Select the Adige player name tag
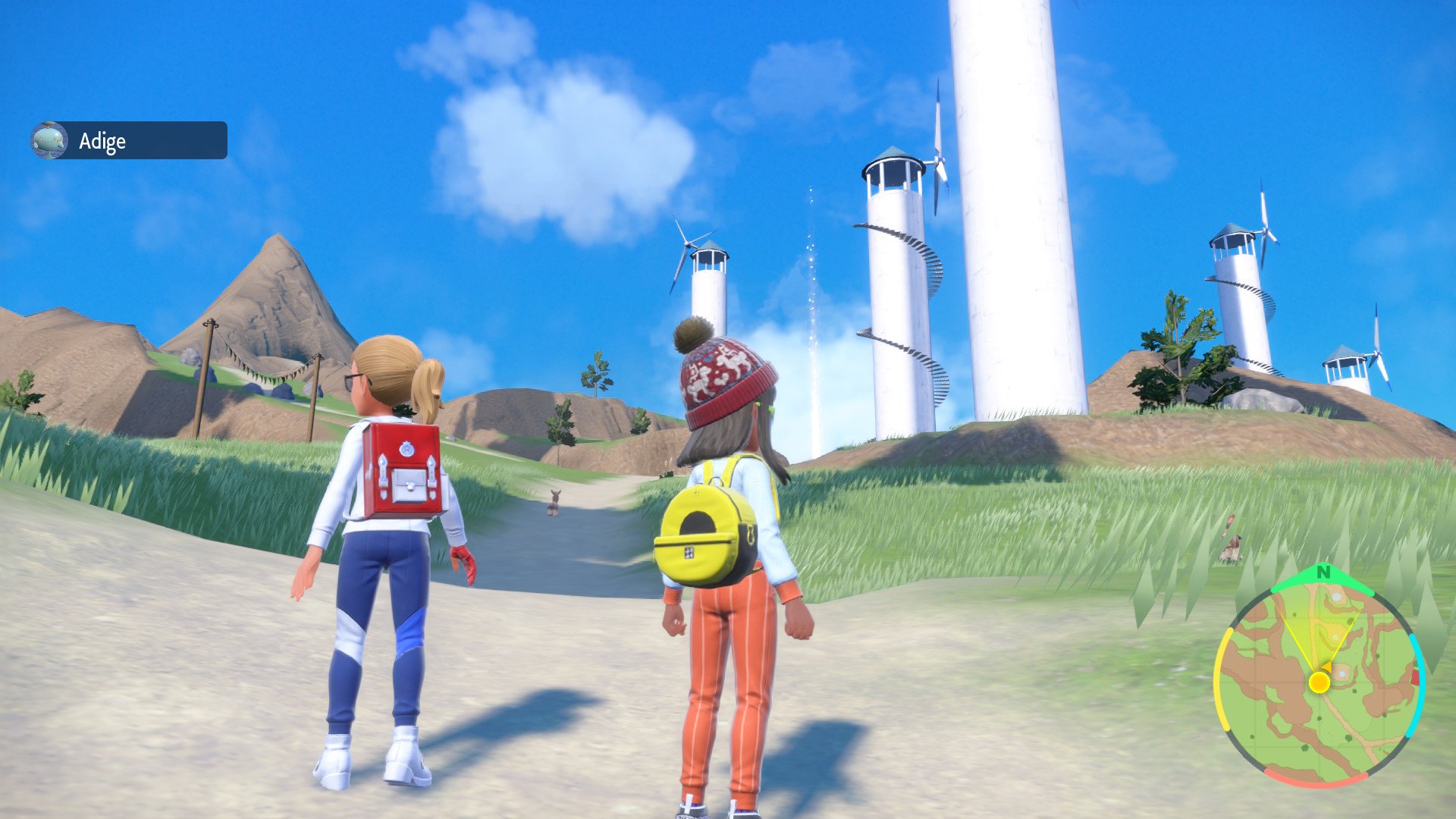The height and width of the screenshot is (819, 1456). tap(129, 141)
